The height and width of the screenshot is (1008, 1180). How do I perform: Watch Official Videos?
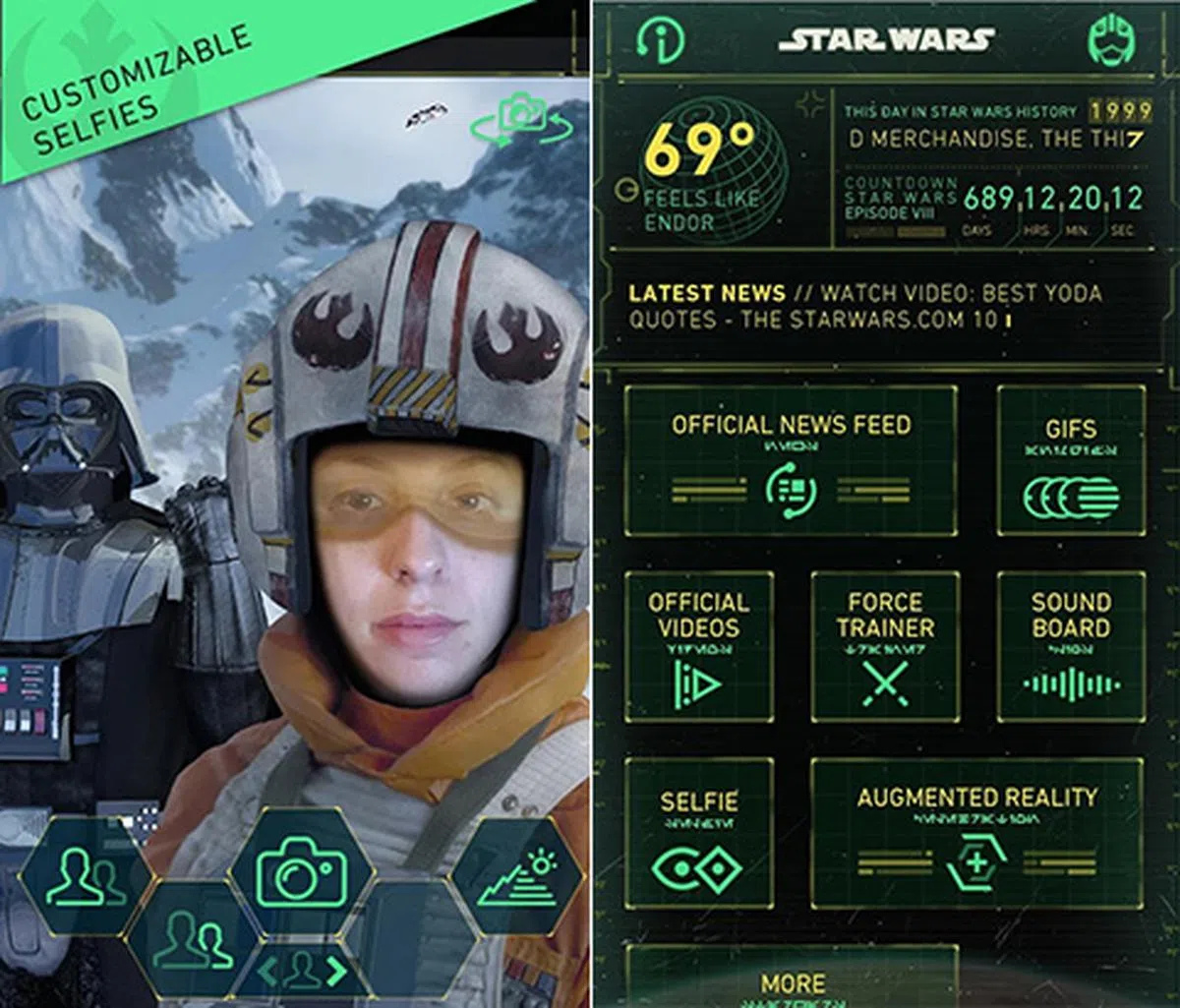pyautogui.click(x=699, y=646)
